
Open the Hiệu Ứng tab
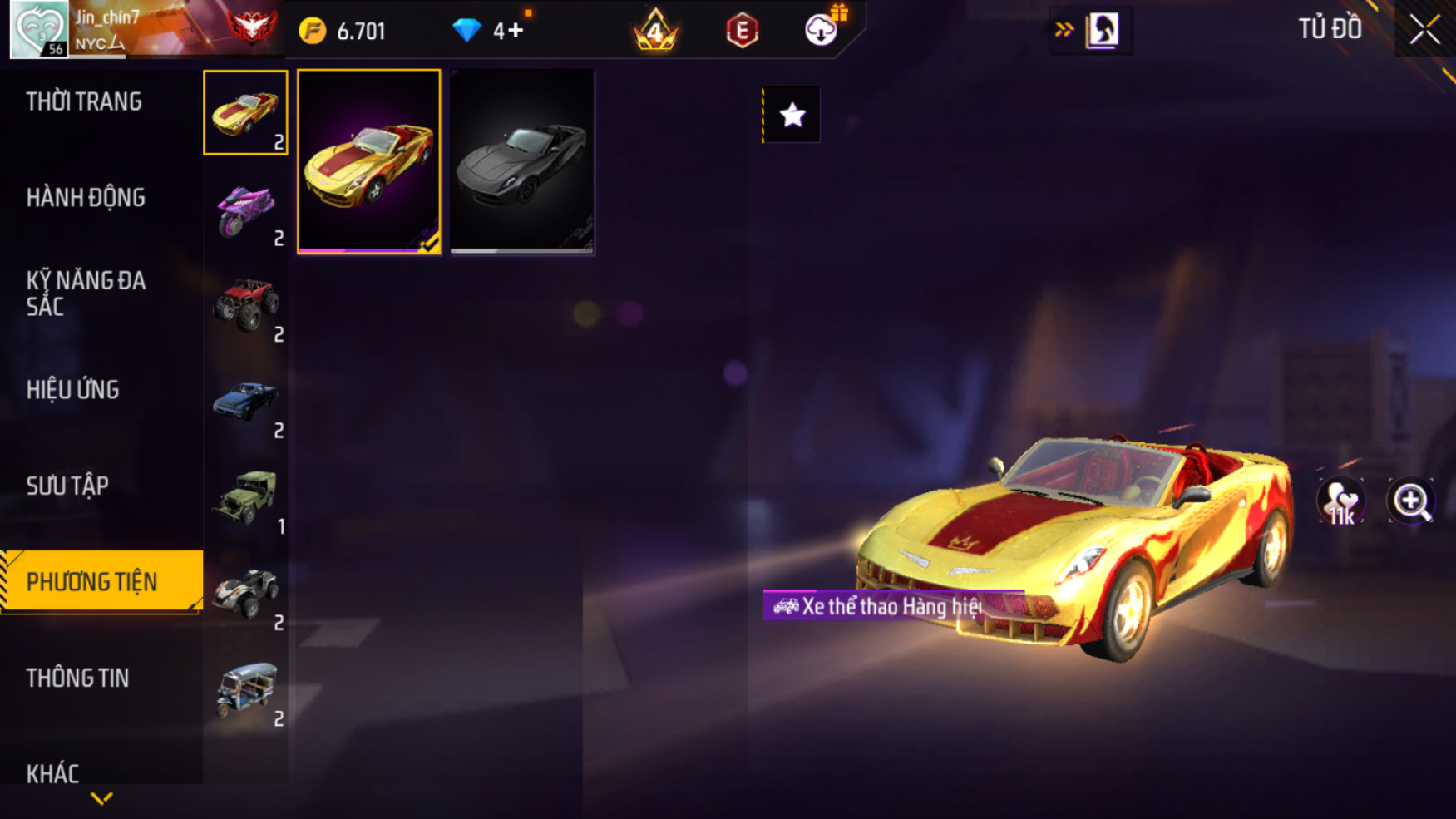tap(73, 390)
